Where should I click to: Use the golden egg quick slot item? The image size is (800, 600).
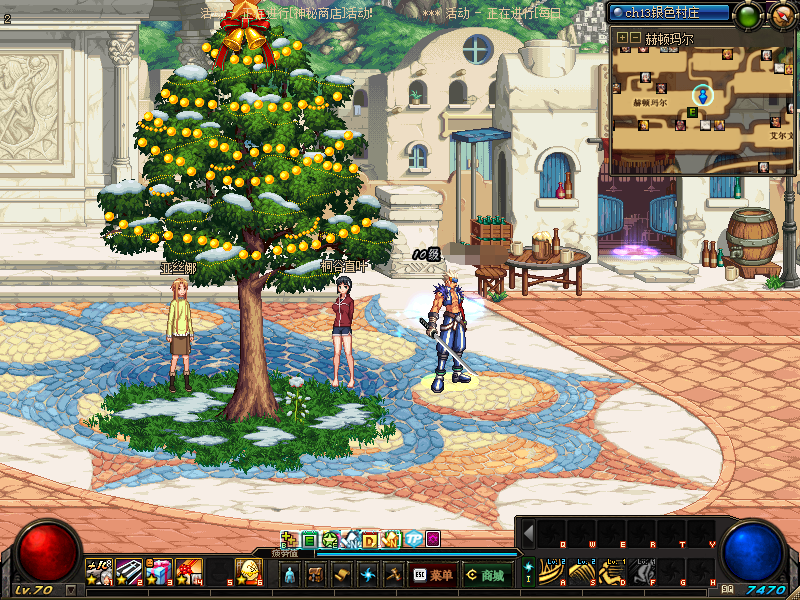246,571
